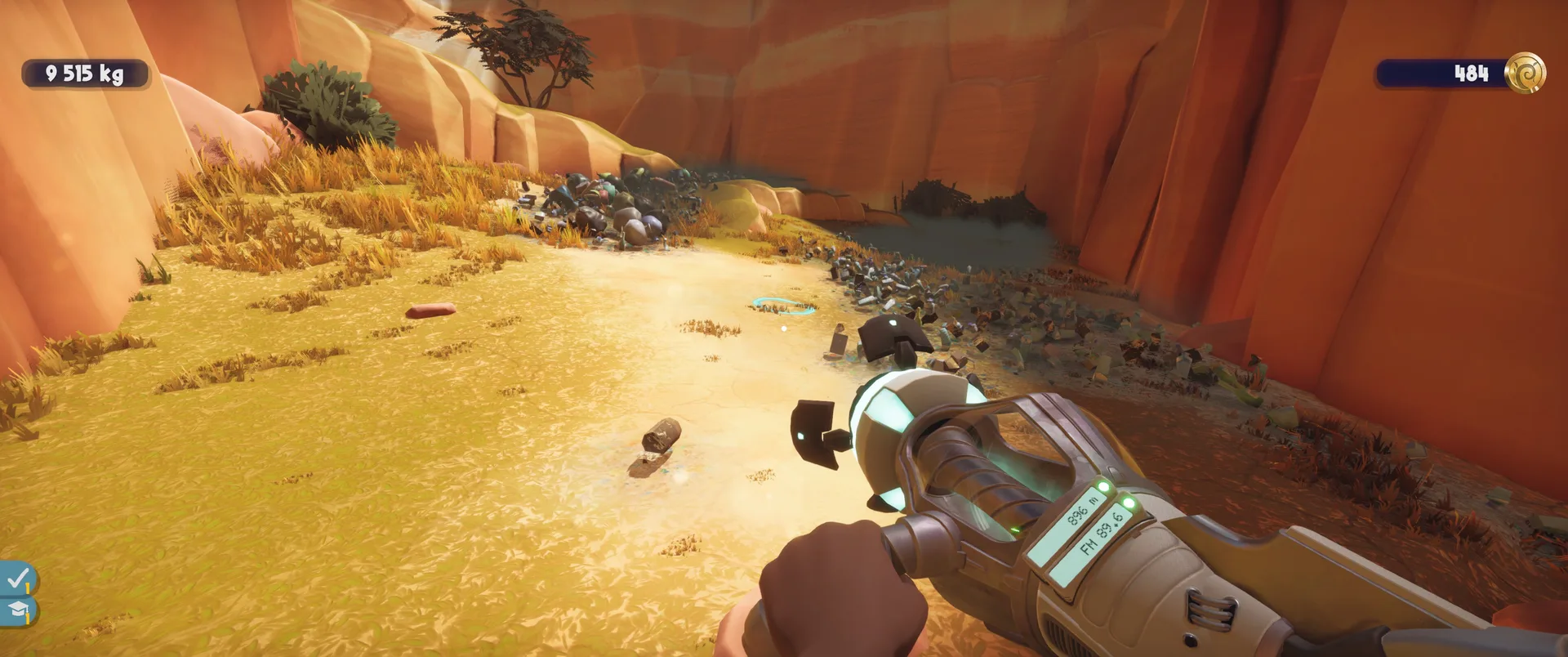Open the graduation cap tutorial tab
1568x657 pixels.
click(16, 610)
